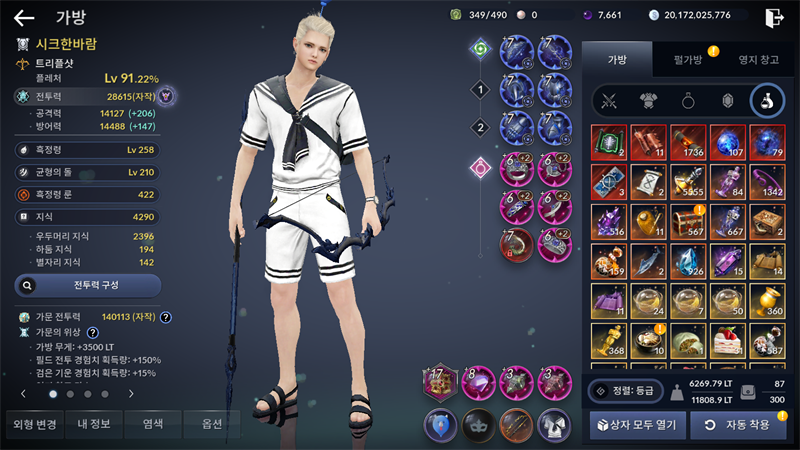Select the potion flask consumables filter
Screen dimensions: 800x450
(767, 101)
